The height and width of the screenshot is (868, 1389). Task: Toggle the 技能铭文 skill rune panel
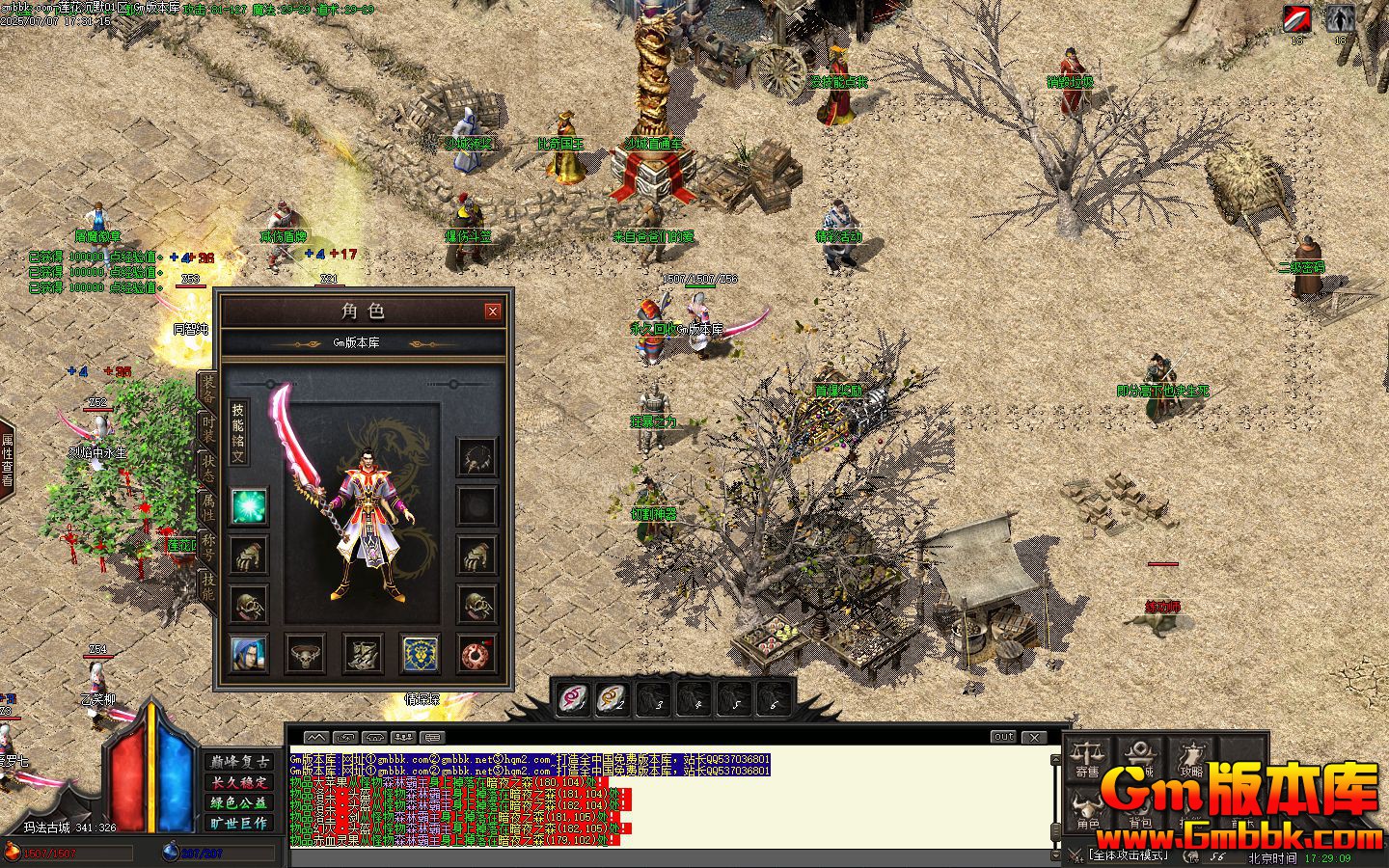239,430
